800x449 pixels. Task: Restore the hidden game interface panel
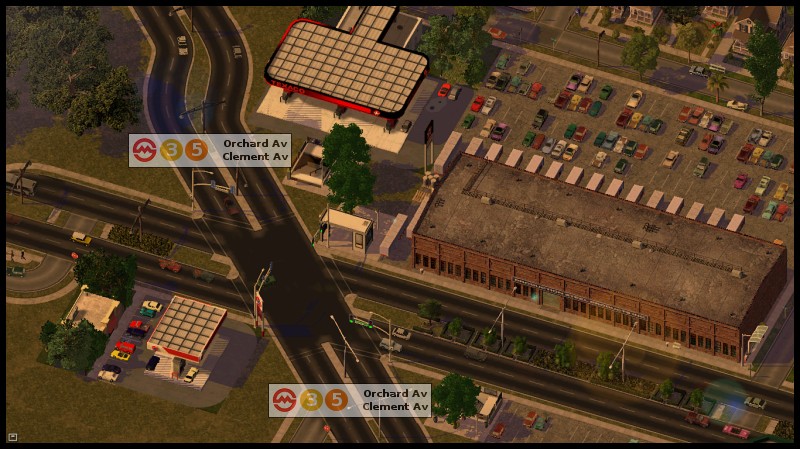click(x=12, y=436)
